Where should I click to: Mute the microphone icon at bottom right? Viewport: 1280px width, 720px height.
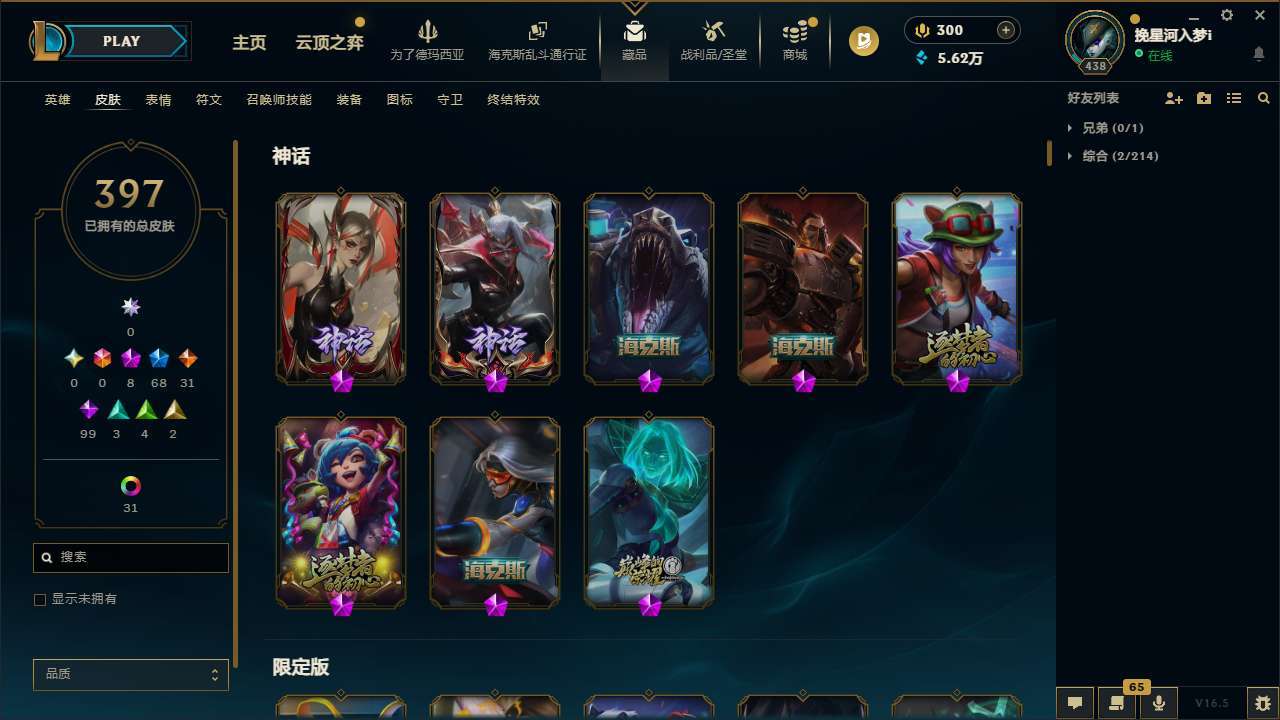(1158, 701)
